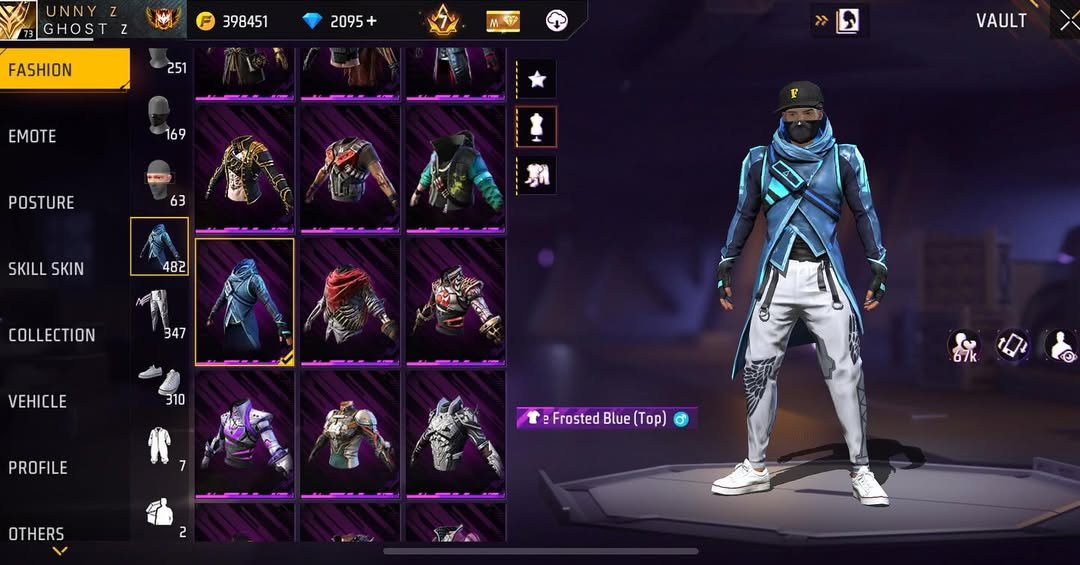The width and height of the screenshot is (1080, 565).
Task: Choose the teal-sleeved hooded vest top
Action: point(455,167)
